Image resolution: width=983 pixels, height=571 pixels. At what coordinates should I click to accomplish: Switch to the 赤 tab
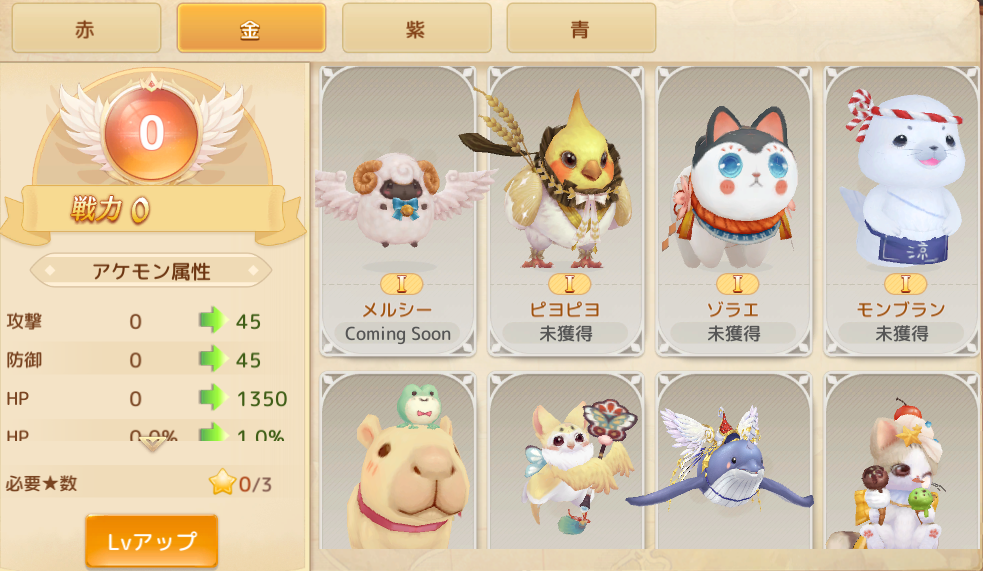(x=86, y=28)
